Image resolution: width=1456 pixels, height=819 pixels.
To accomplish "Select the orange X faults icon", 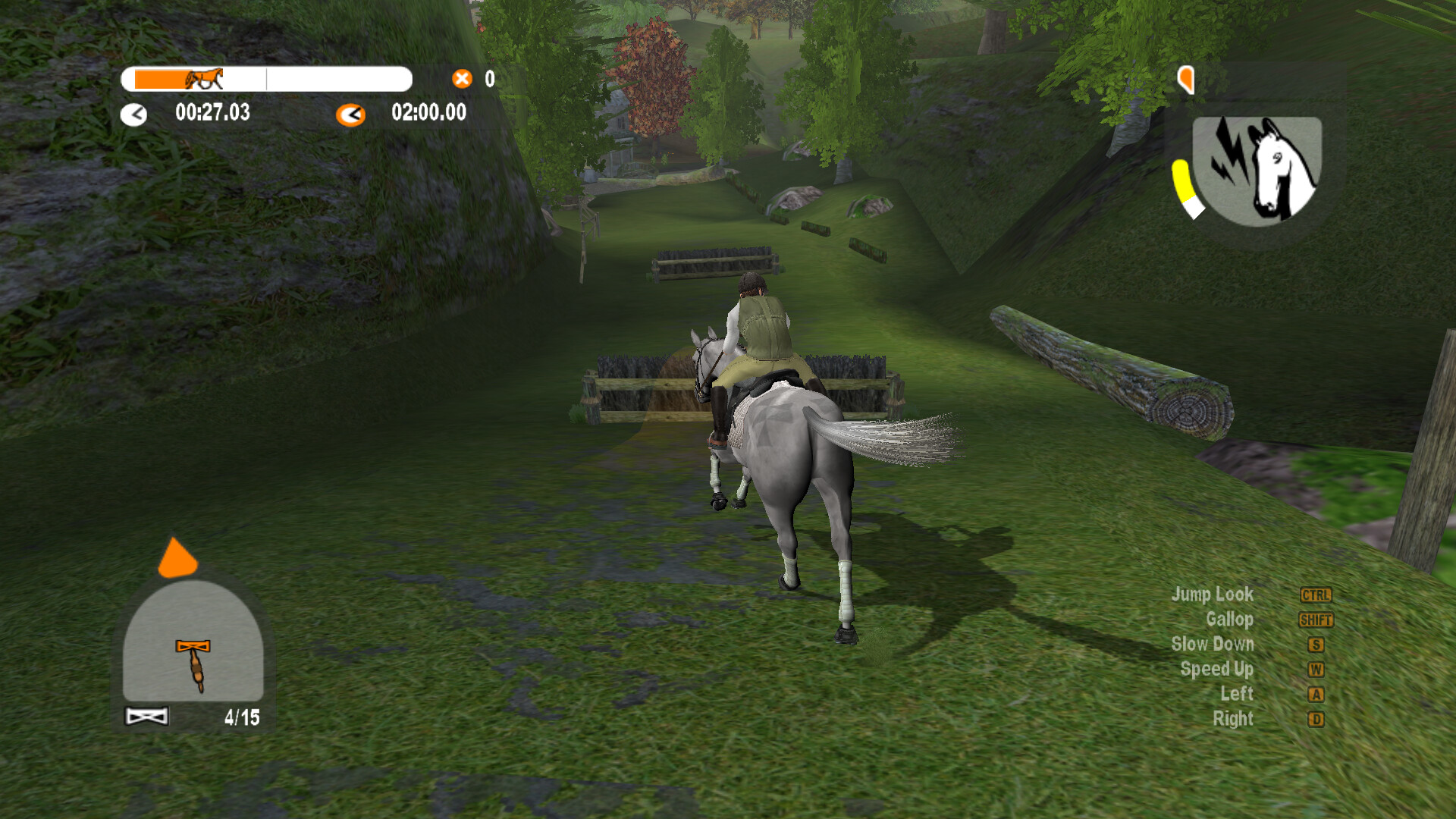I will coord(461,78).
